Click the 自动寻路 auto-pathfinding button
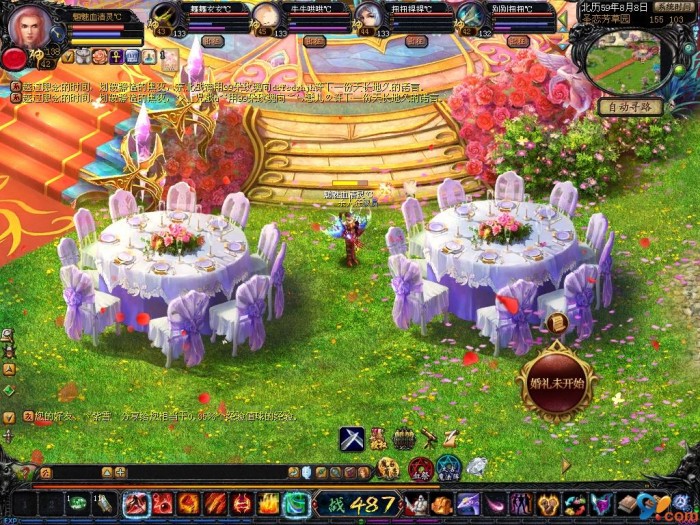 (630, 106)
